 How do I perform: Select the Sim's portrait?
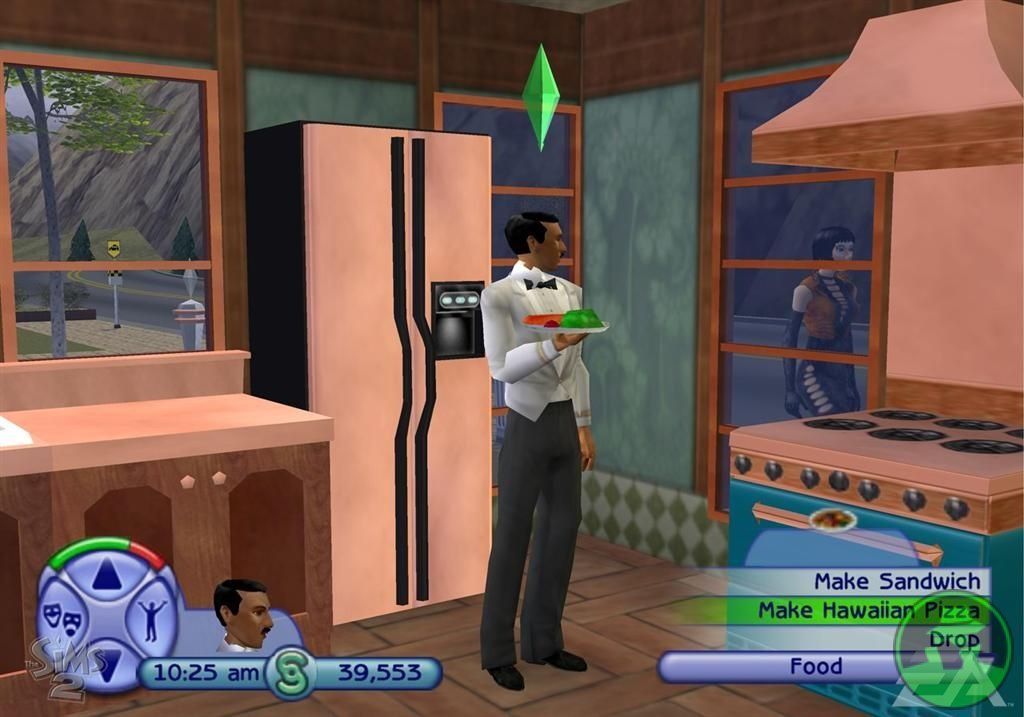(242, 614)
